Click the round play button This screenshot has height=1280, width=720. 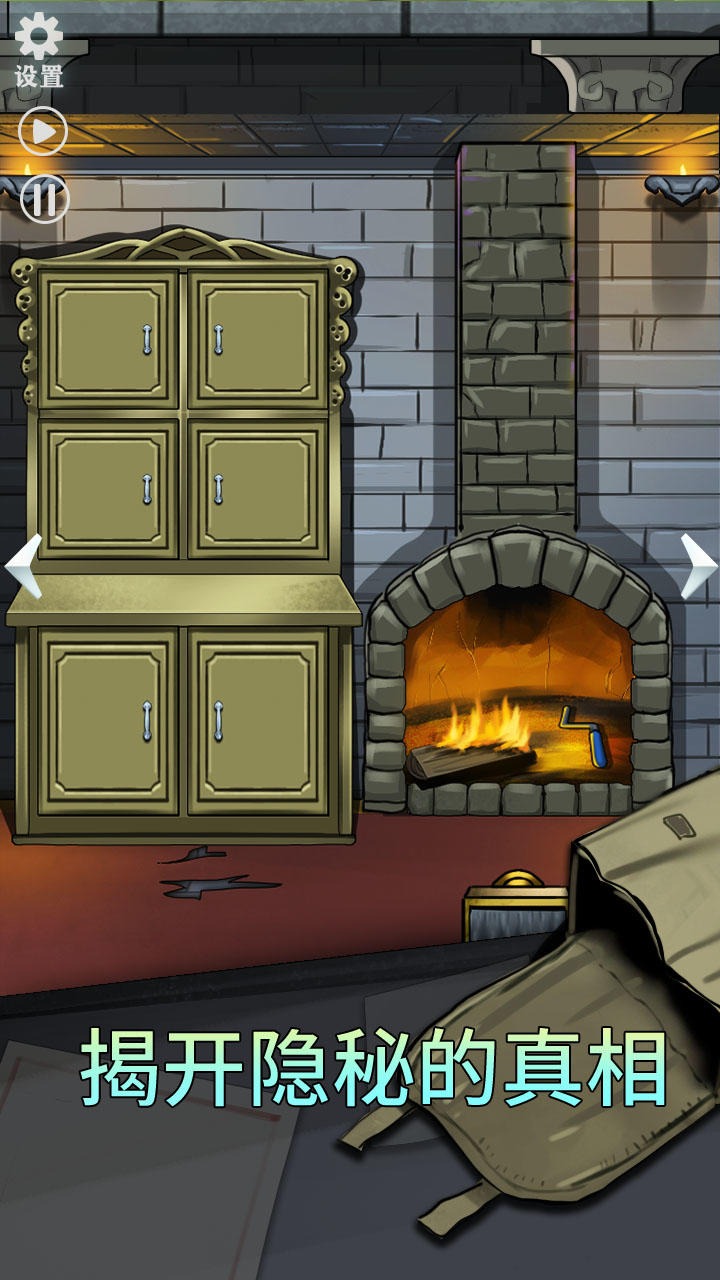click(43, 131)
